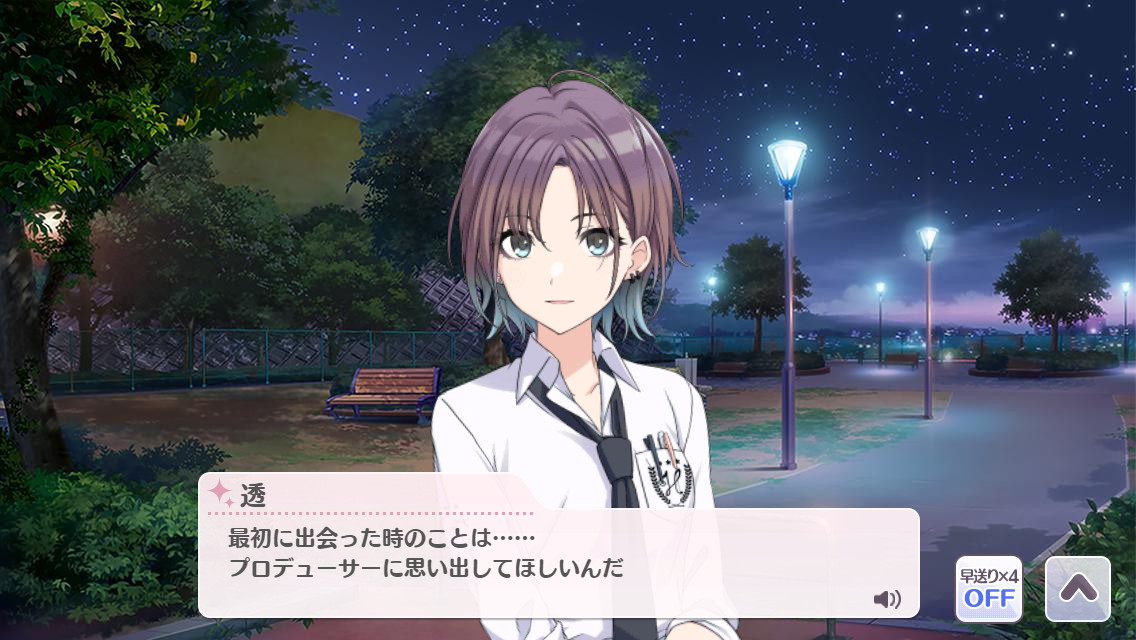Toggle the 早送り×4 fast-forward OFF button
This screenshot has height=640, width=1136.
click(988, 589)
